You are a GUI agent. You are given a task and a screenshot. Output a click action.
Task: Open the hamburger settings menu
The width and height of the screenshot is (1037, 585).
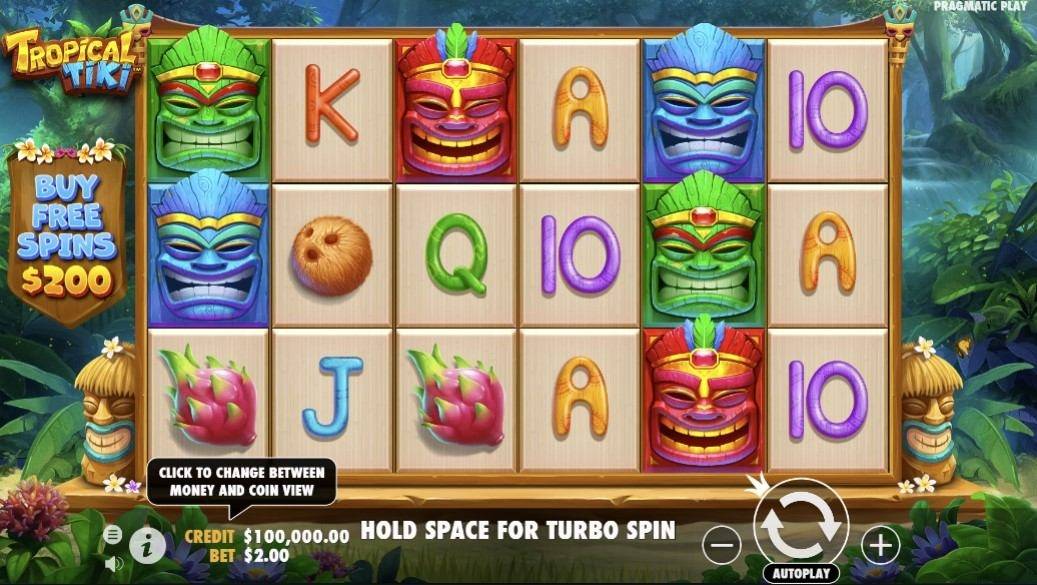pos(112,534)
